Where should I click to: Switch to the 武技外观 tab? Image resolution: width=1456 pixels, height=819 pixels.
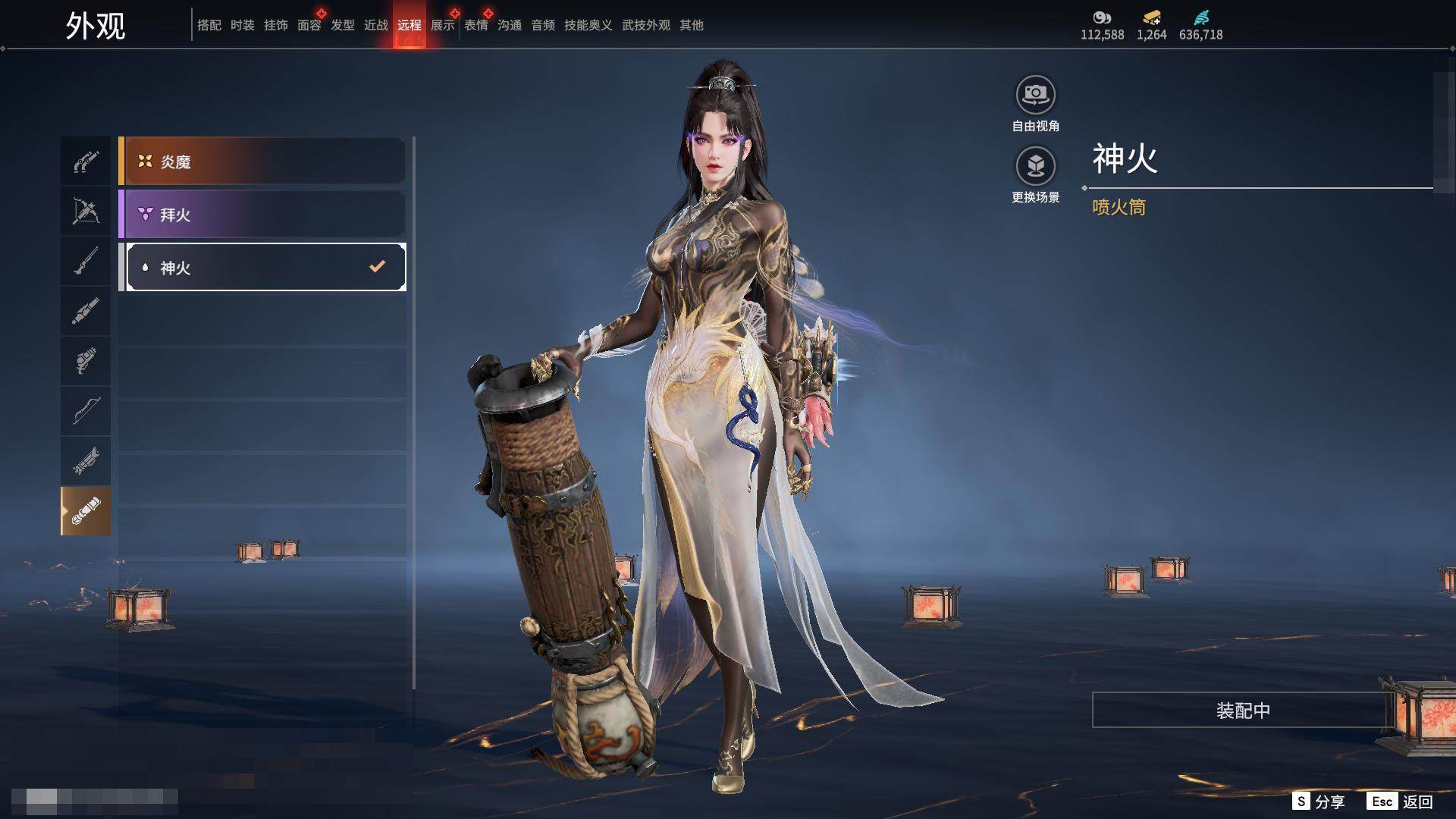[x=646, y=25]
